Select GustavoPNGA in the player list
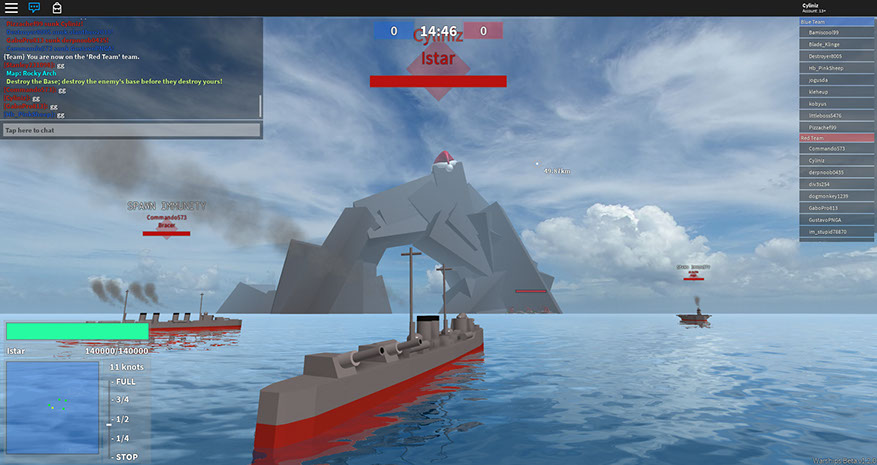This screenshot has width=877, height=465. click(836, 218)
